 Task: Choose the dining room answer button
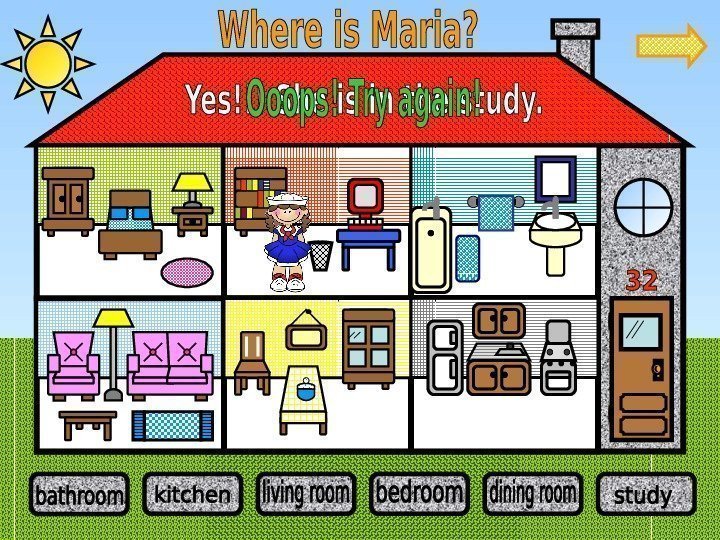point(532,493)
